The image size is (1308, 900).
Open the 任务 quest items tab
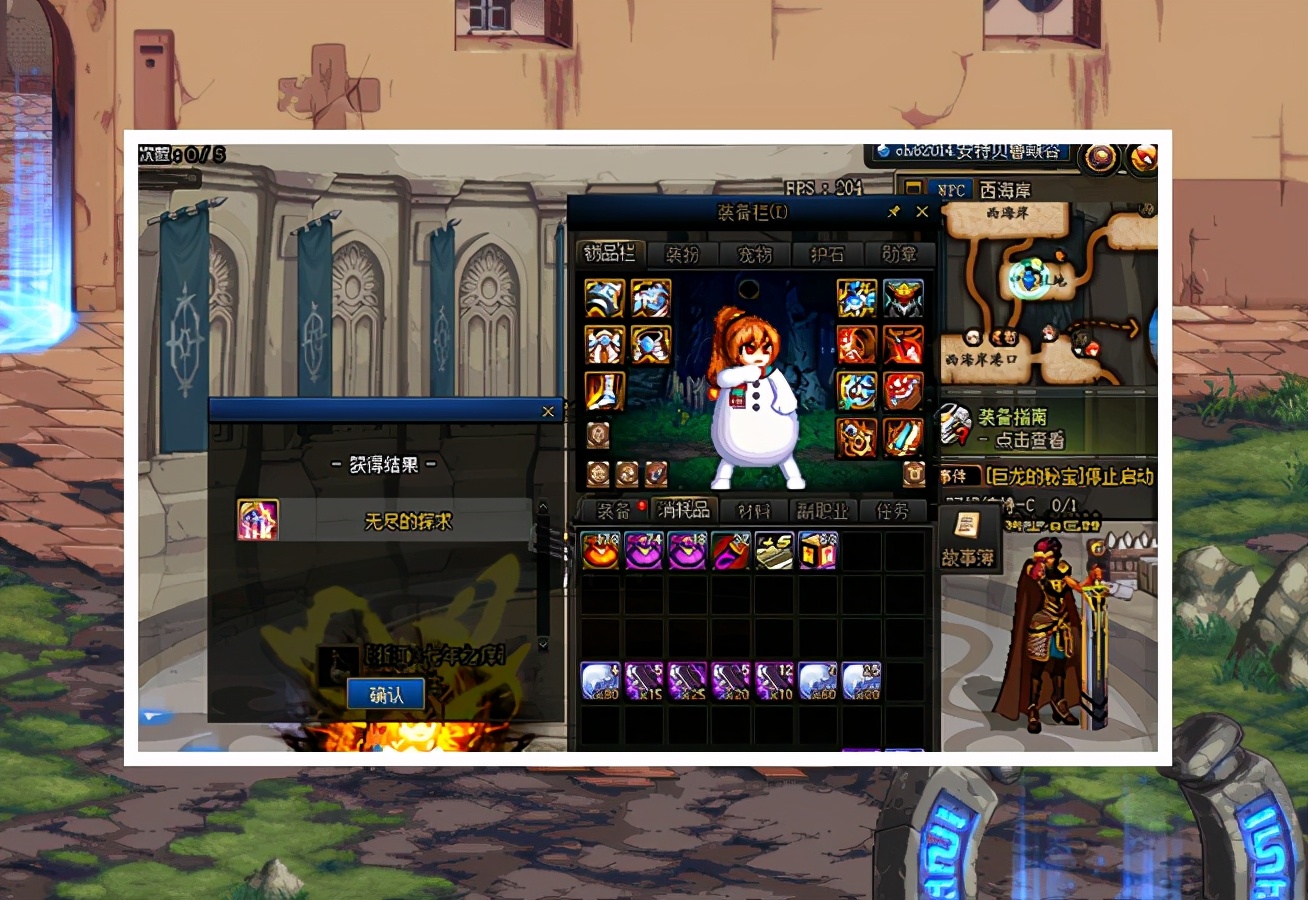[x=893, y=510]
